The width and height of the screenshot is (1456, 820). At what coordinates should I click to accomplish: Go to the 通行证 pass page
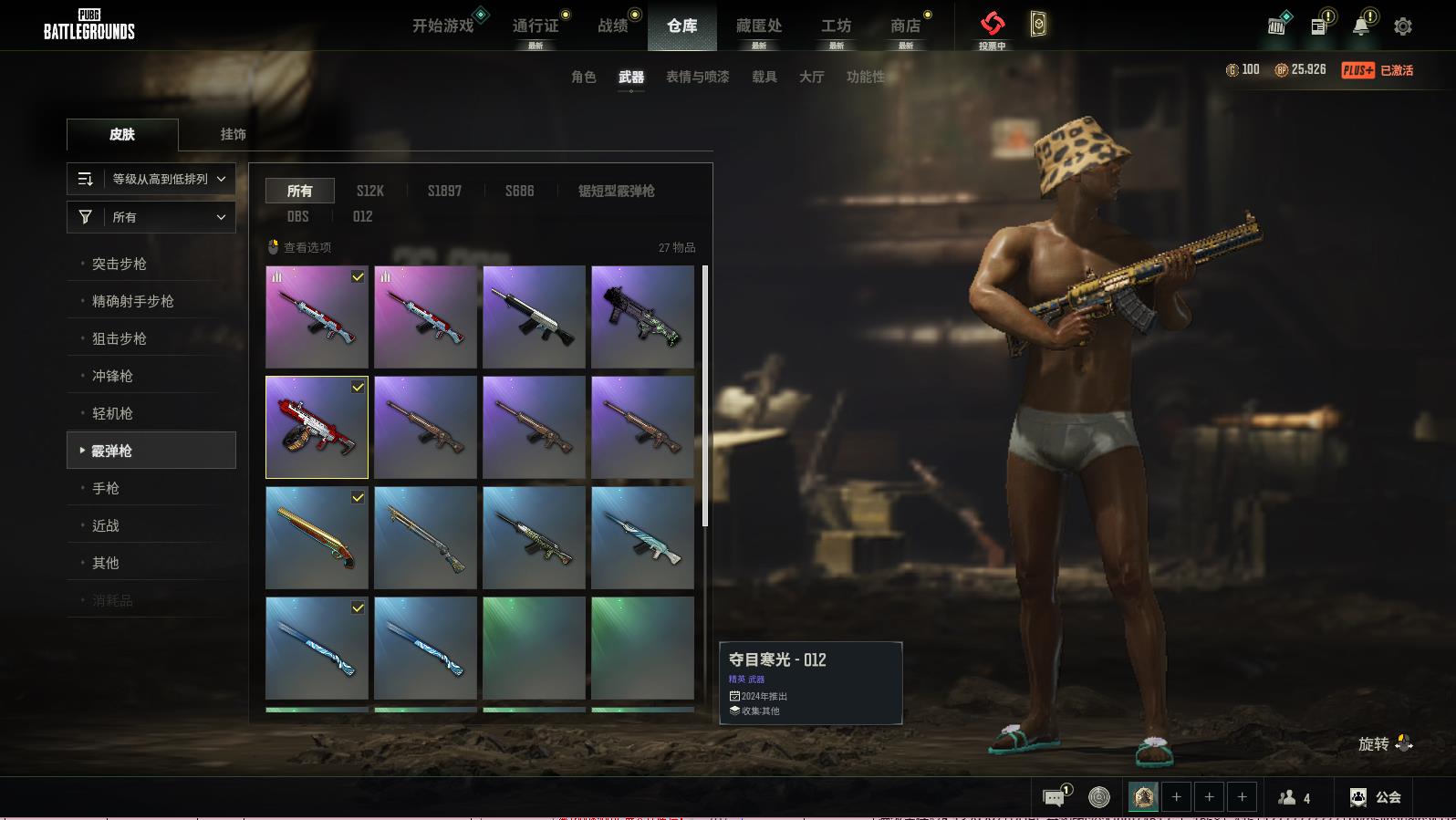coord(536,26)
